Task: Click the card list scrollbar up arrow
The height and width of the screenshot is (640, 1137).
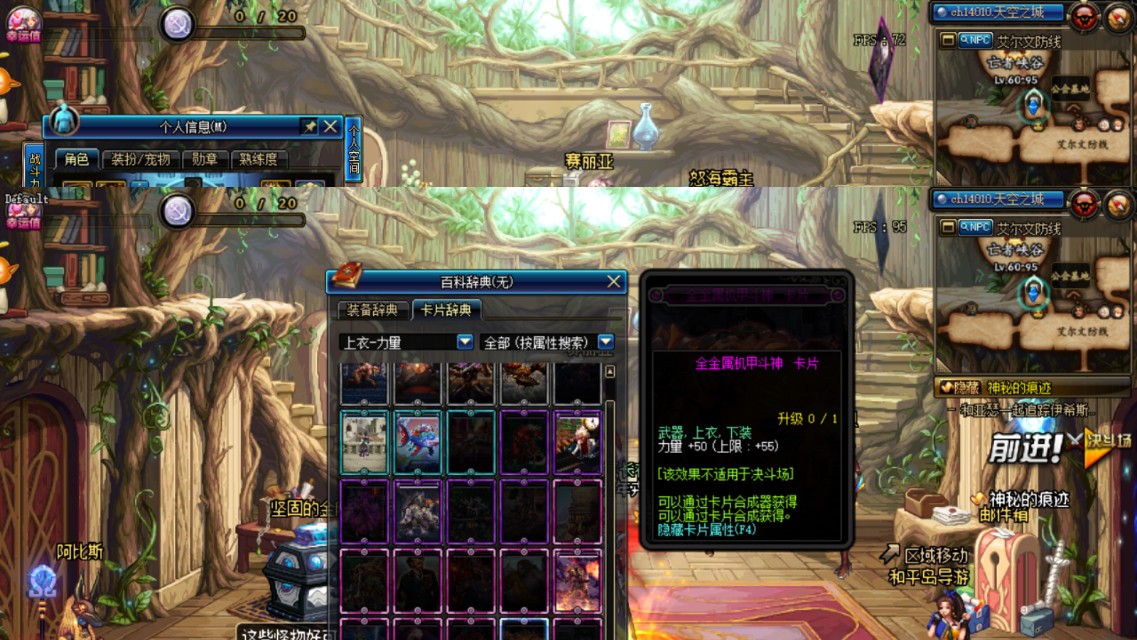Action: click(610, 372)
